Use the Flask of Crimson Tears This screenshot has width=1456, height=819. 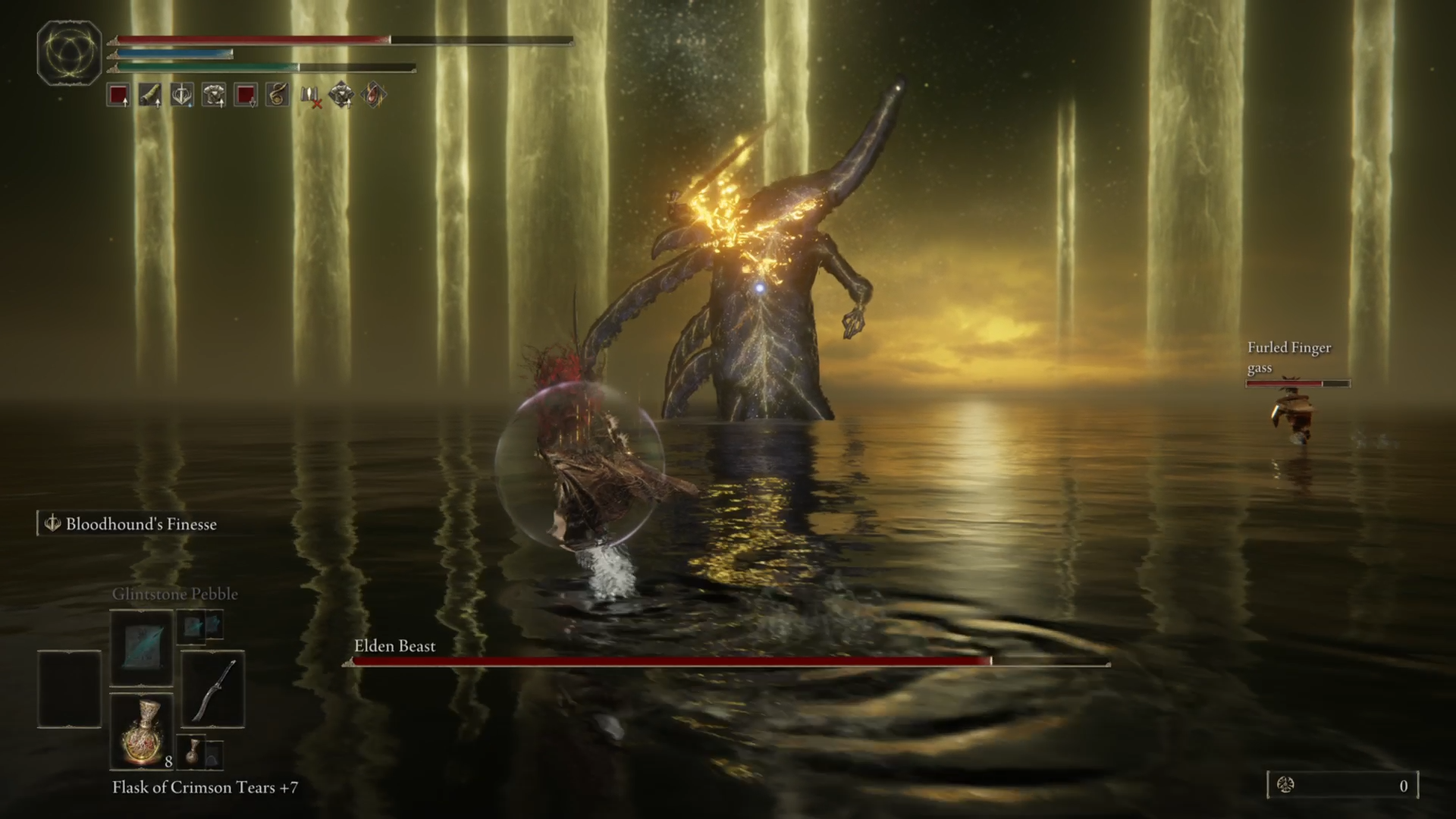point(142,732)
